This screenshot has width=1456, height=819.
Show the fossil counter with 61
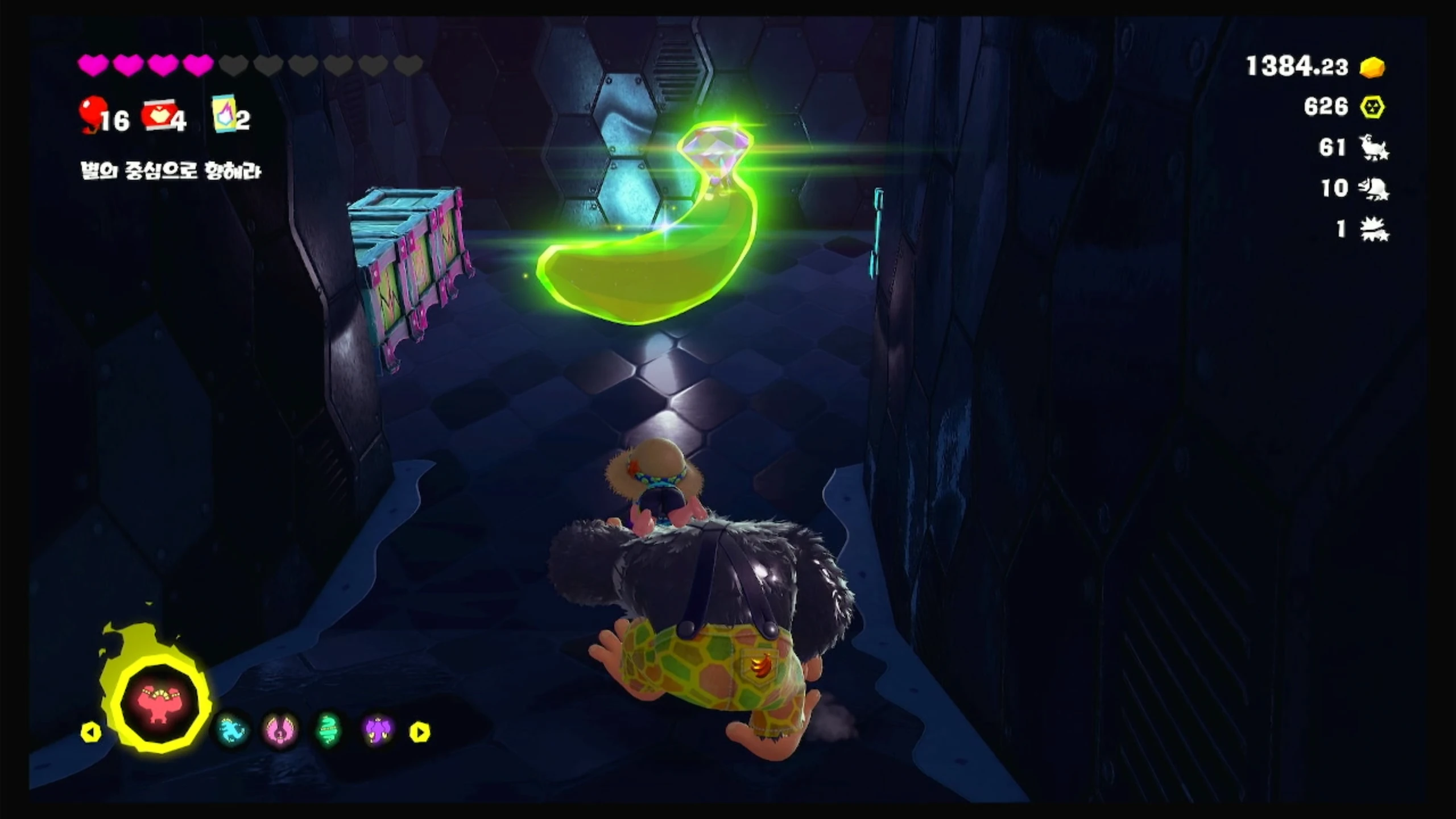tap(1373, 148)
